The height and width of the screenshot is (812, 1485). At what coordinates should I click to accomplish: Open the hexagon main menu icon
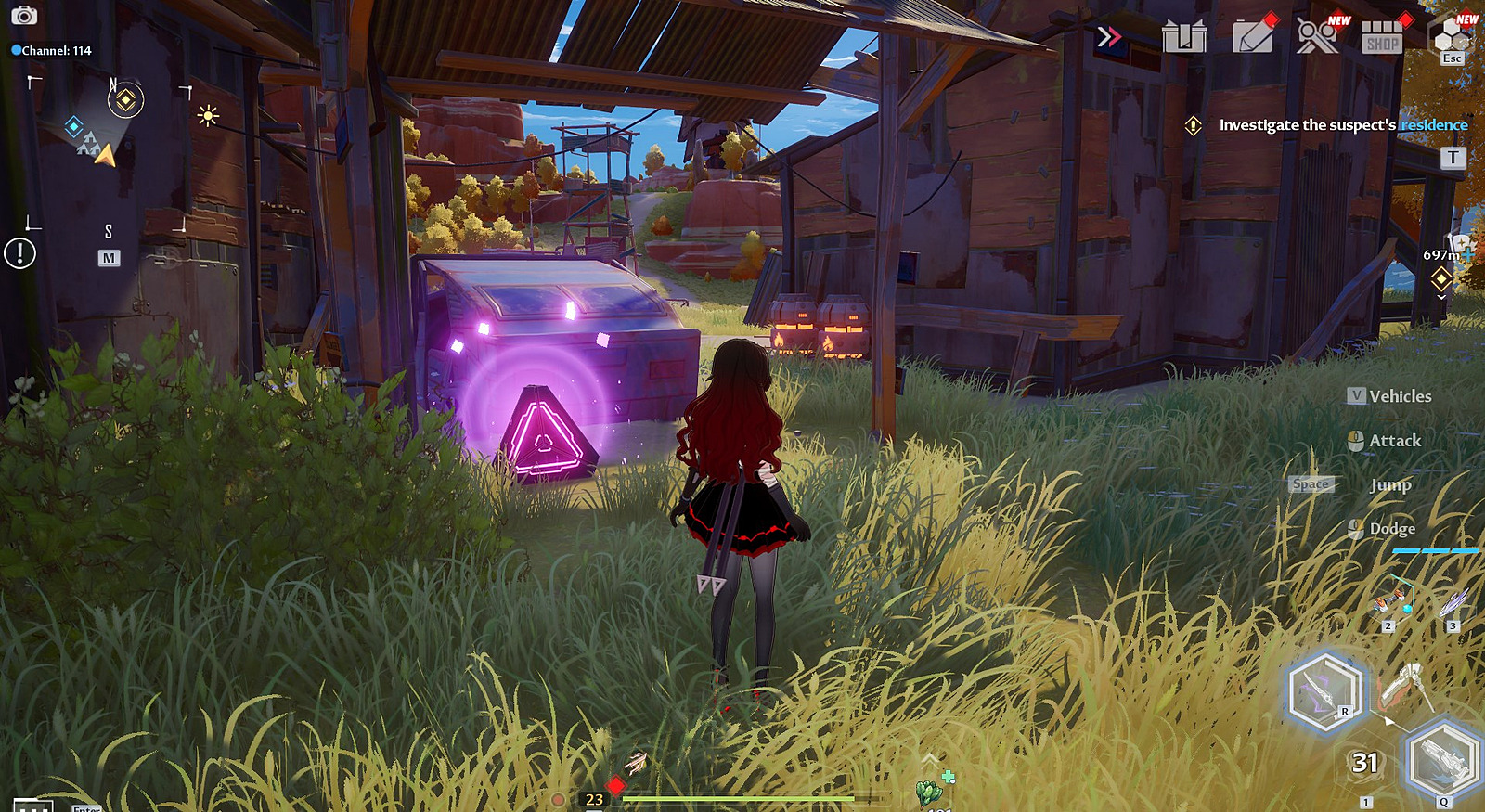point(1452,37)
